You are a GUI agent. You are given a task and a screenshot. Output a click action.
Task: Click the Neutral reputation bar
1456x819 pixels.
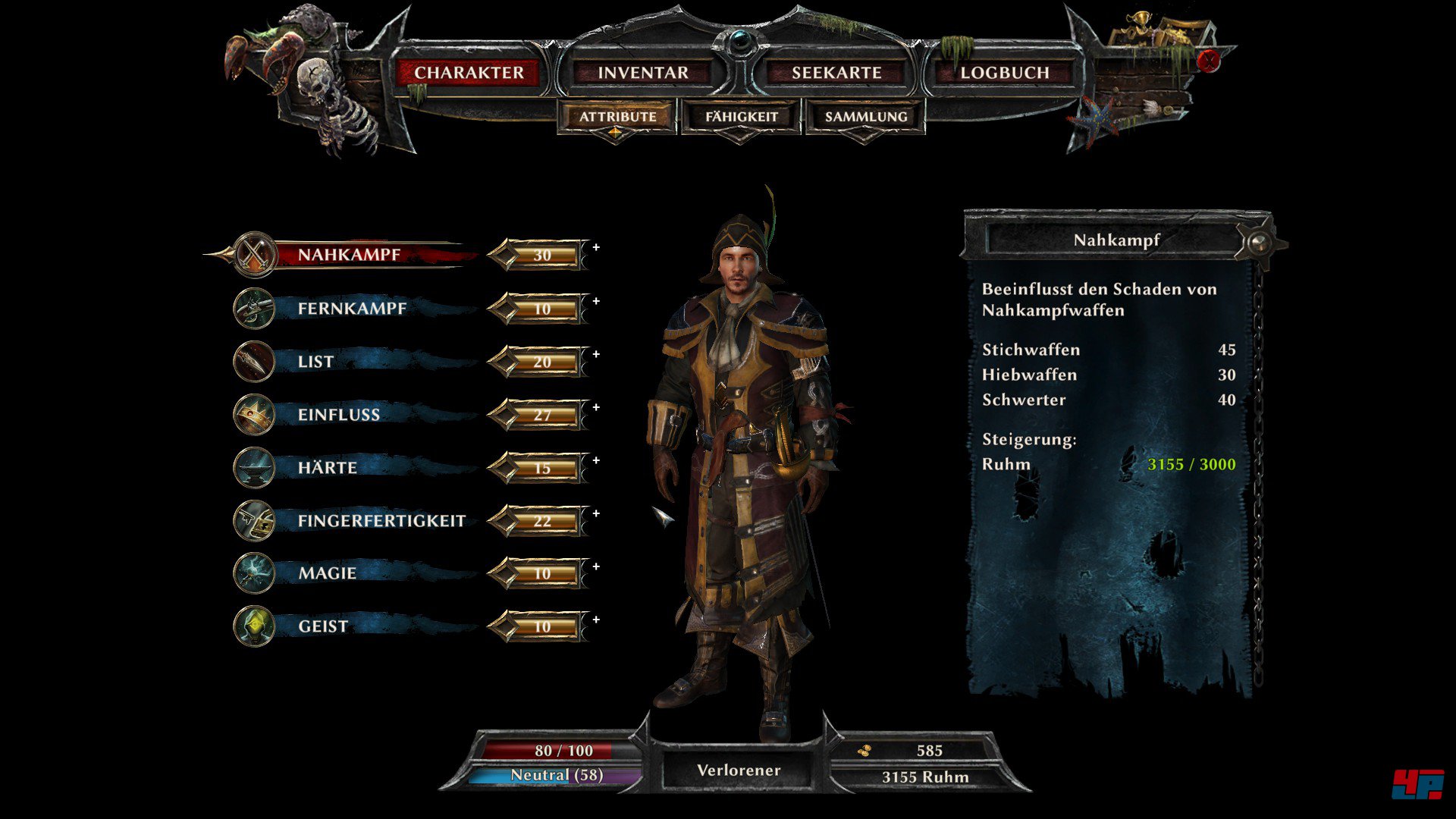pos(556,776)
